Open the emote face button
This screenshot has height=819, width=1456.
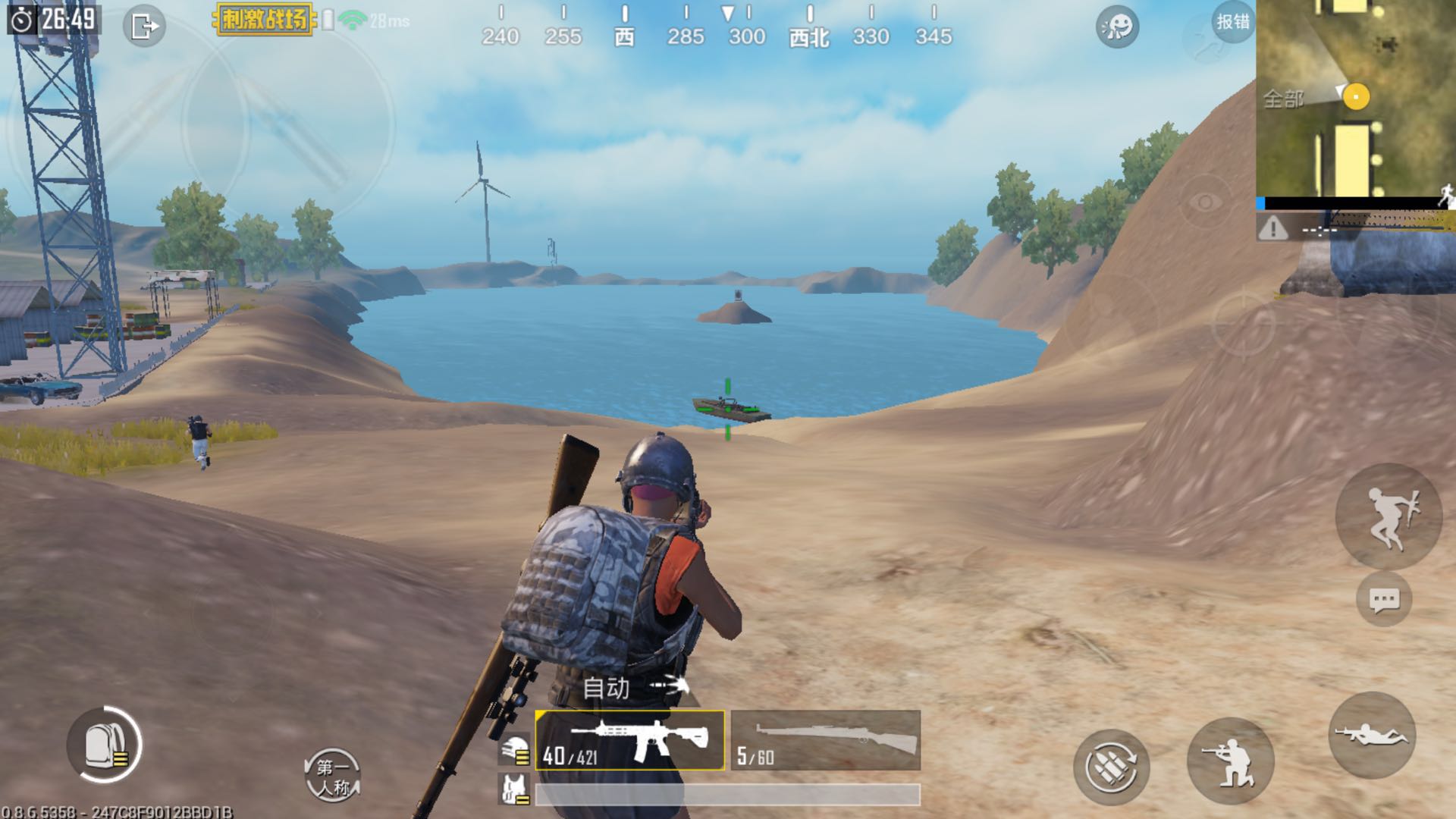pyautogui.click(x=1117, y=27)
